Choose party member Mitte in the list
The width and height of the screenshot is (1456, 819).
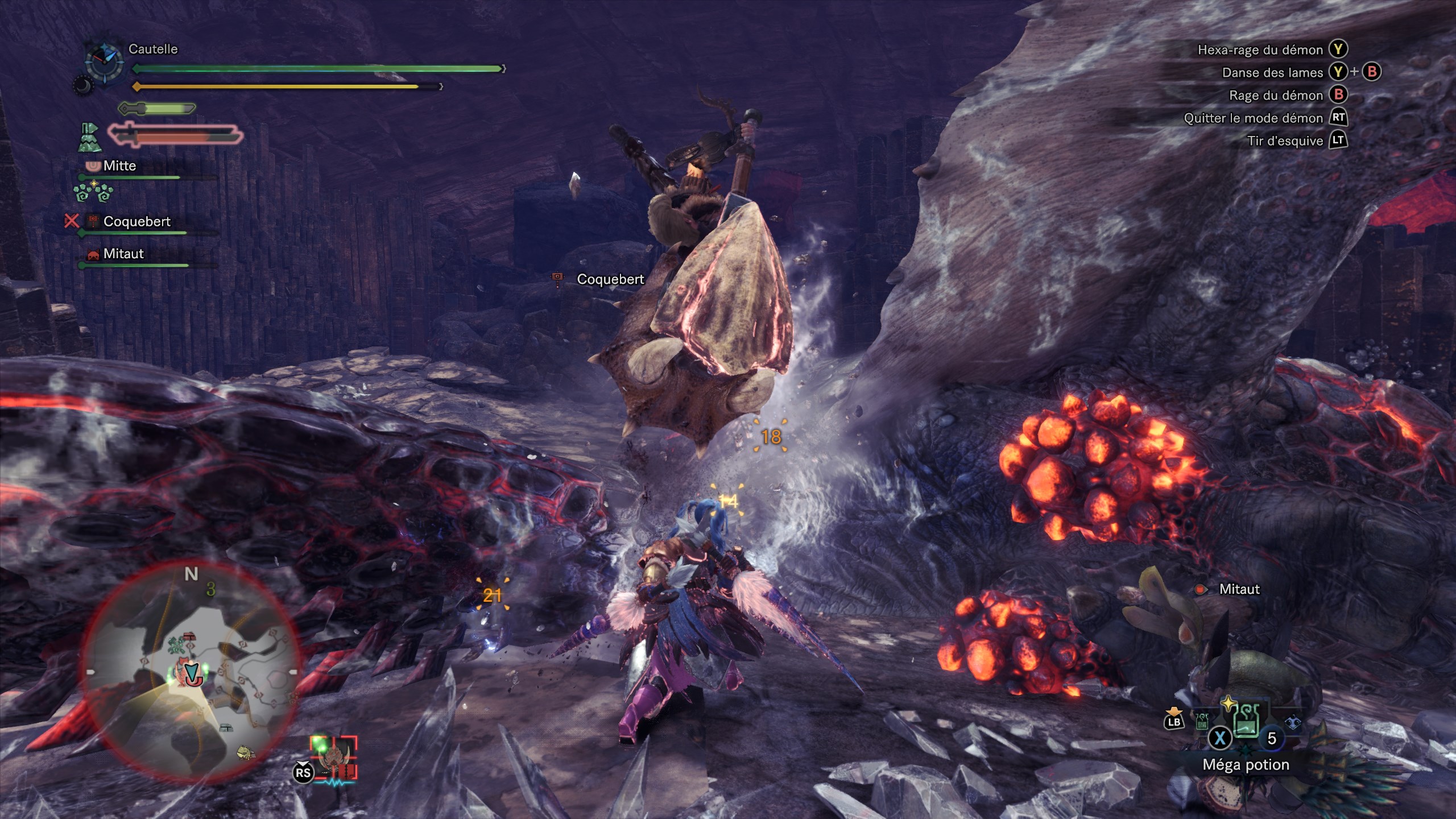[x=119, y=166]
